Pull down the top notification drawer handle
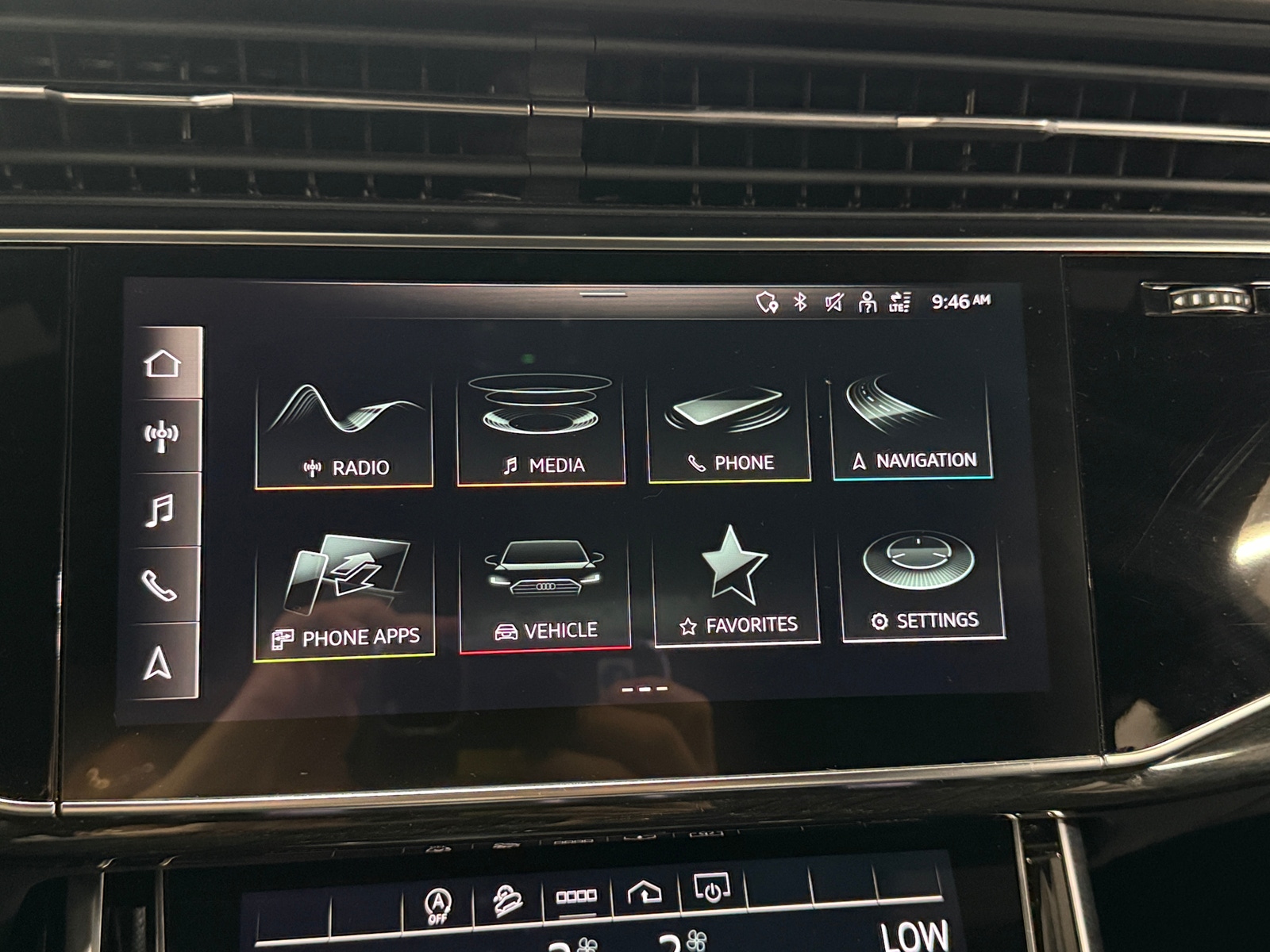This screenshot has height=952, width=1270. 605,294
